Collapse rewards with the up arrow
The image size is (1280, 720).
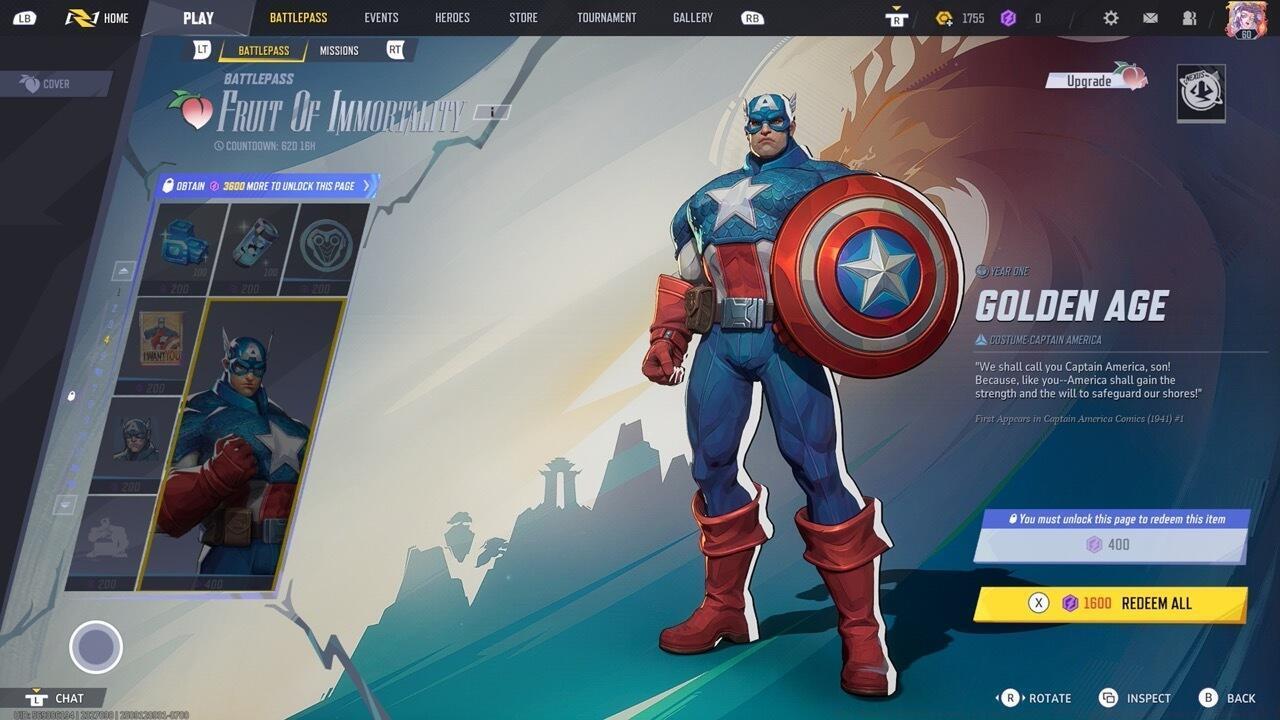[121, 271]
